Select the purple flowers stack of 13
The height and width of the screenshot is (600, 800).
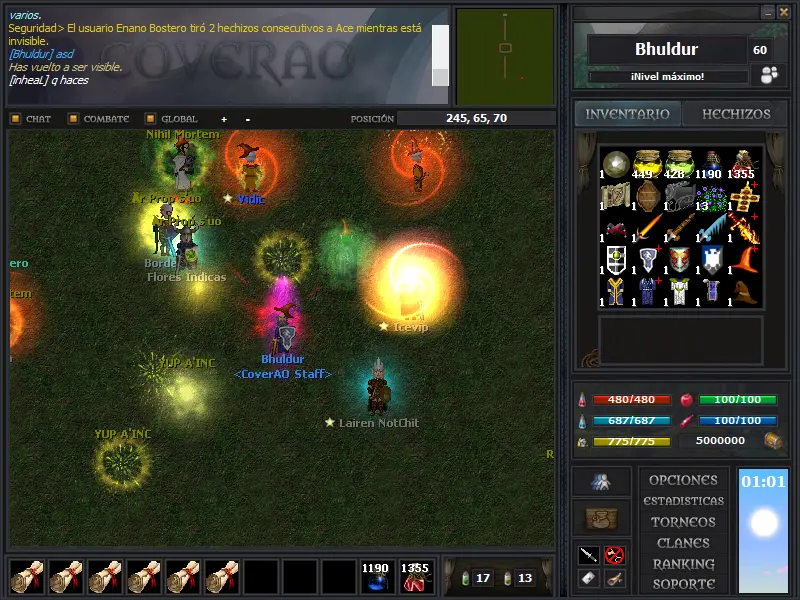[x=711, y=196]
